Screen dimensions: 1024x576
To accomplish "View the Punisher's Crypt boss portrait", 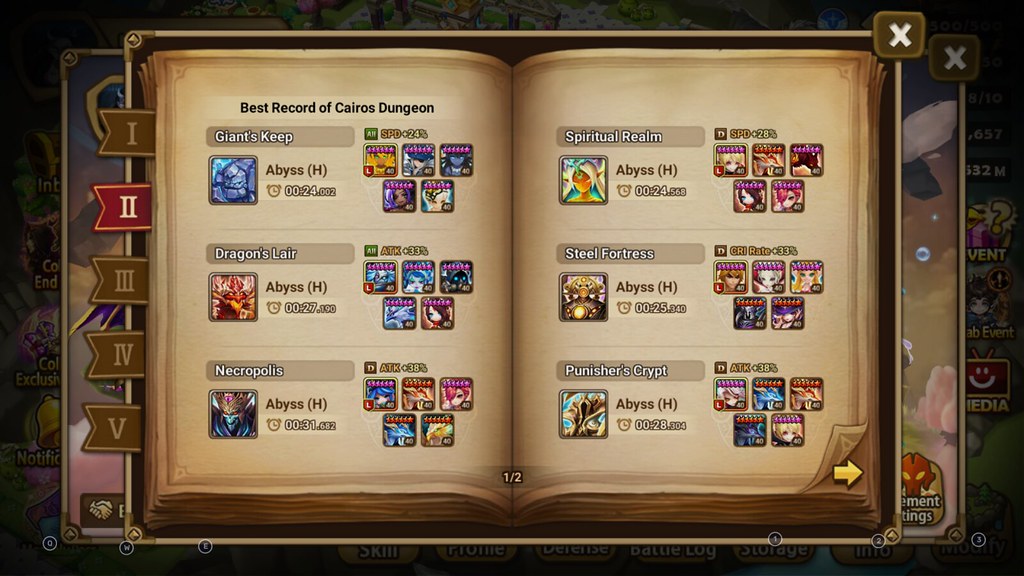I will click(x=583, y=414).
